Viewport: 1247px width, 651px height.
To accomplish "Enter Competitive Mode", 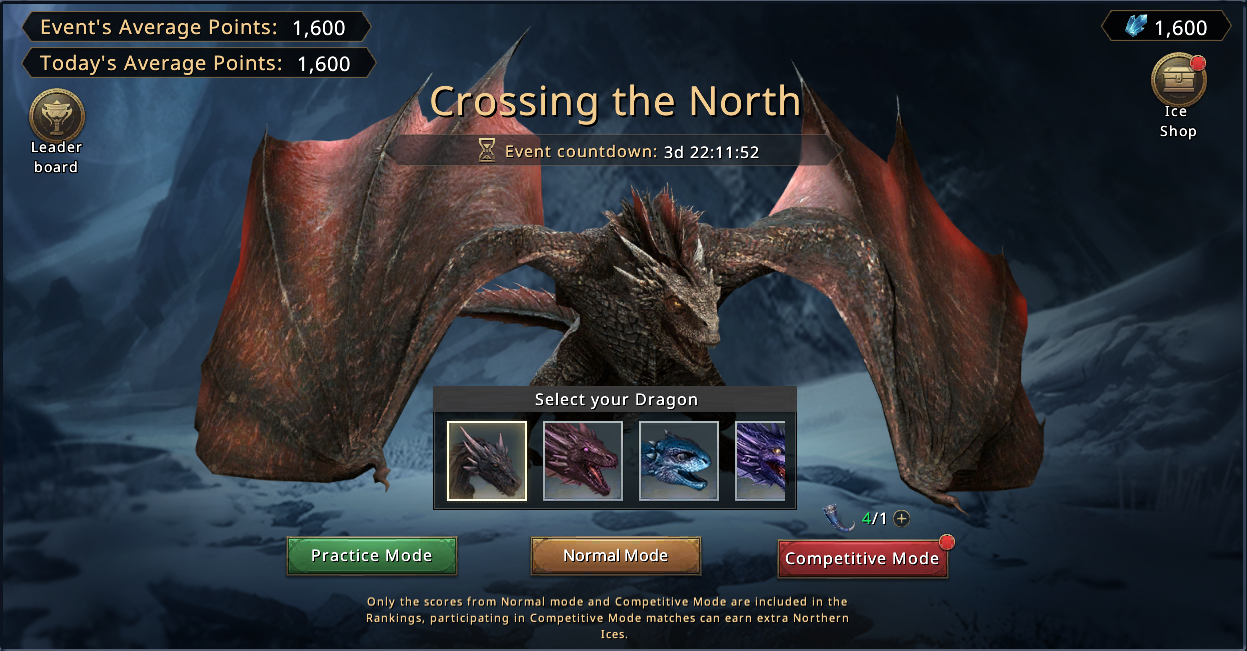I will point(862,558).
